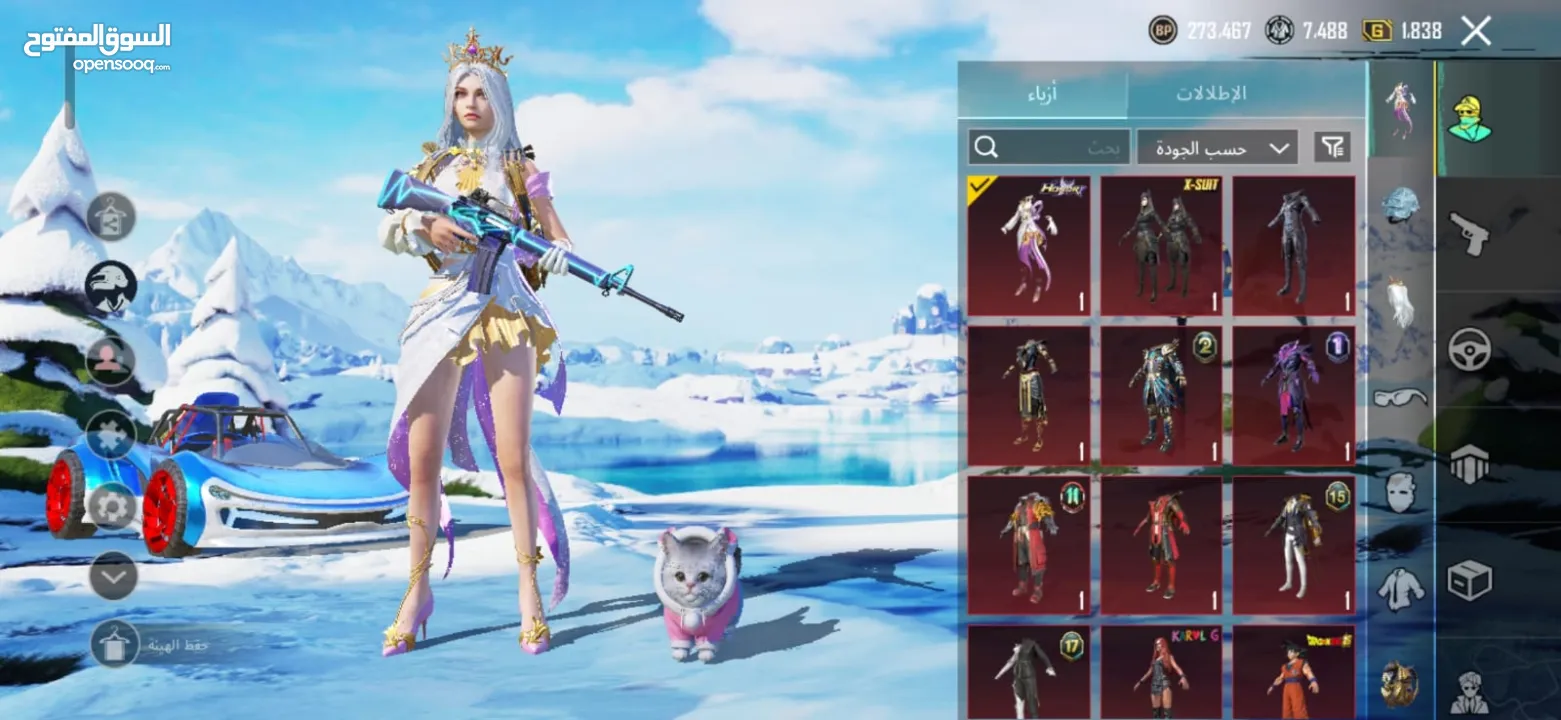Open the filter funnel button
This screenshot has height=720, width=1561.
pyautogui.click(x=1332, y=148)
